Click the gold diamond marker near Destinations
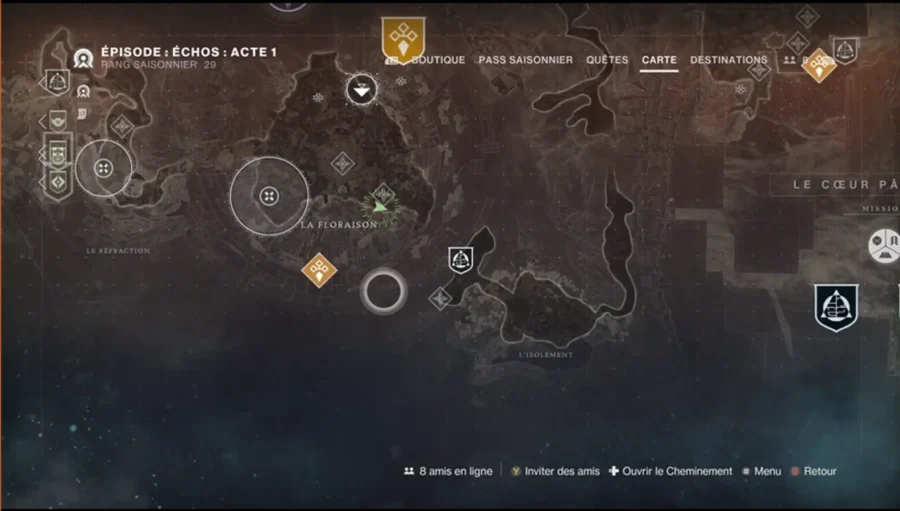900x511 pixels. pos(819,65)
